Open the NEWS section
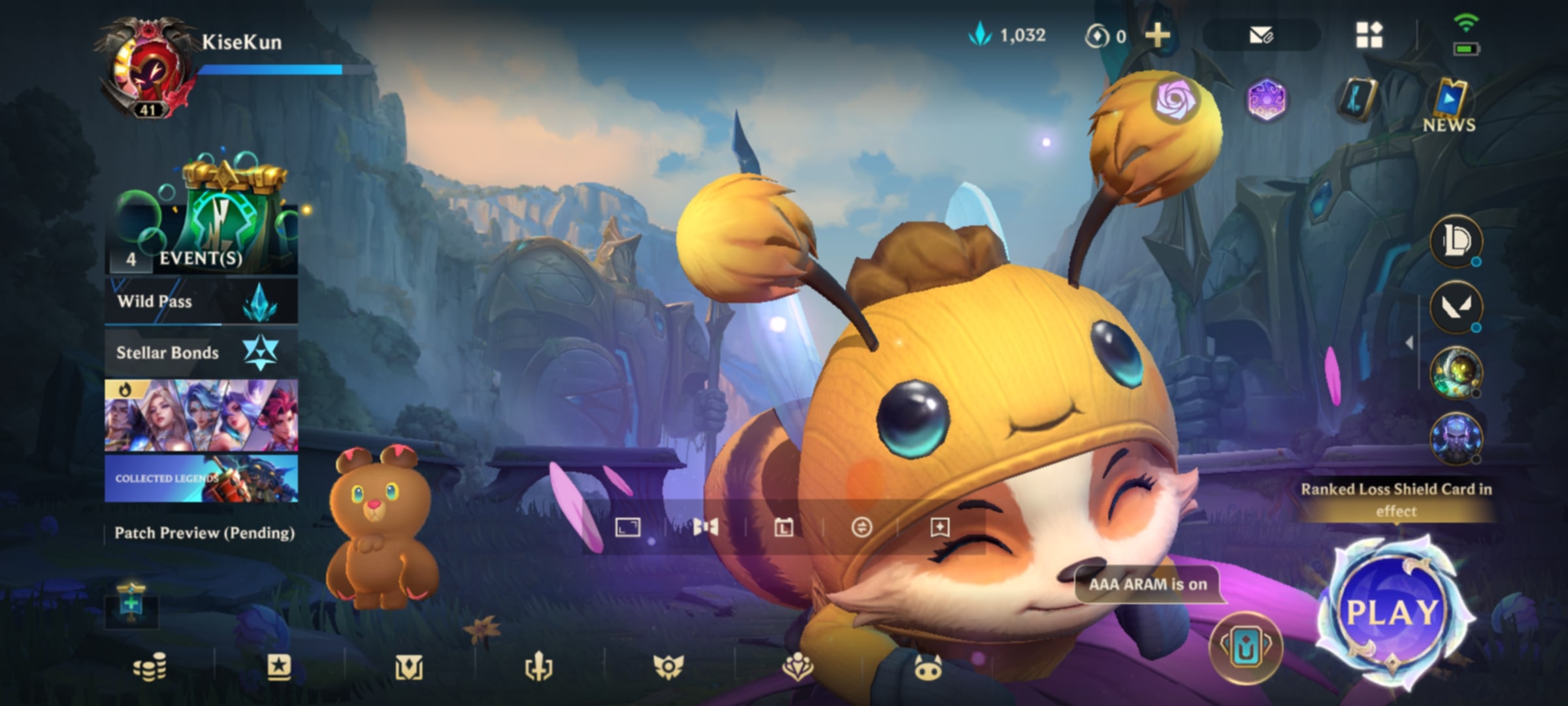This screenshot has width=1568, height=706. pyautogui.click(x=1449, y=106)
